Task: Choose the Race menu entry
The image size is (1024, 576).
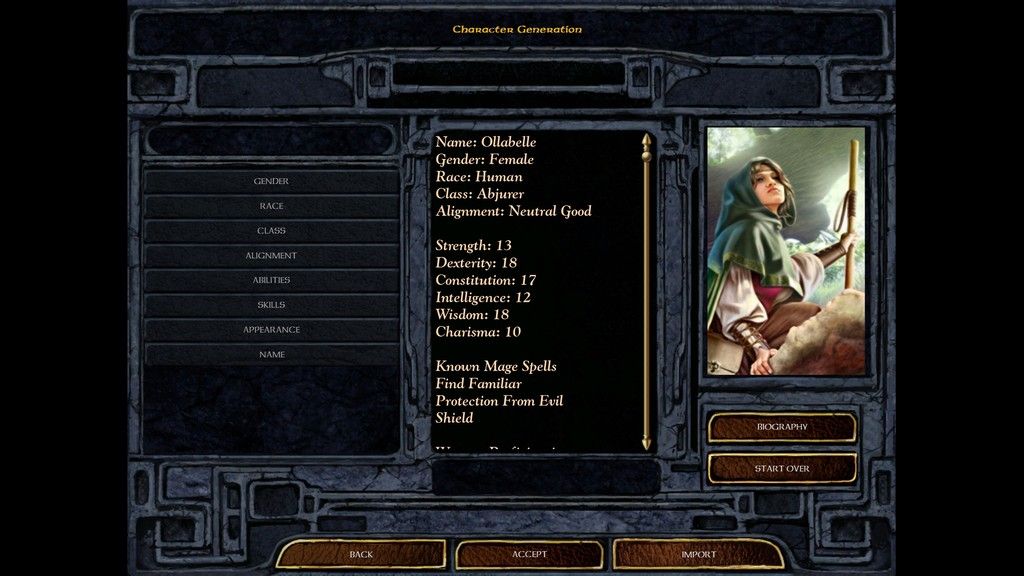Action: click(271, 206)
